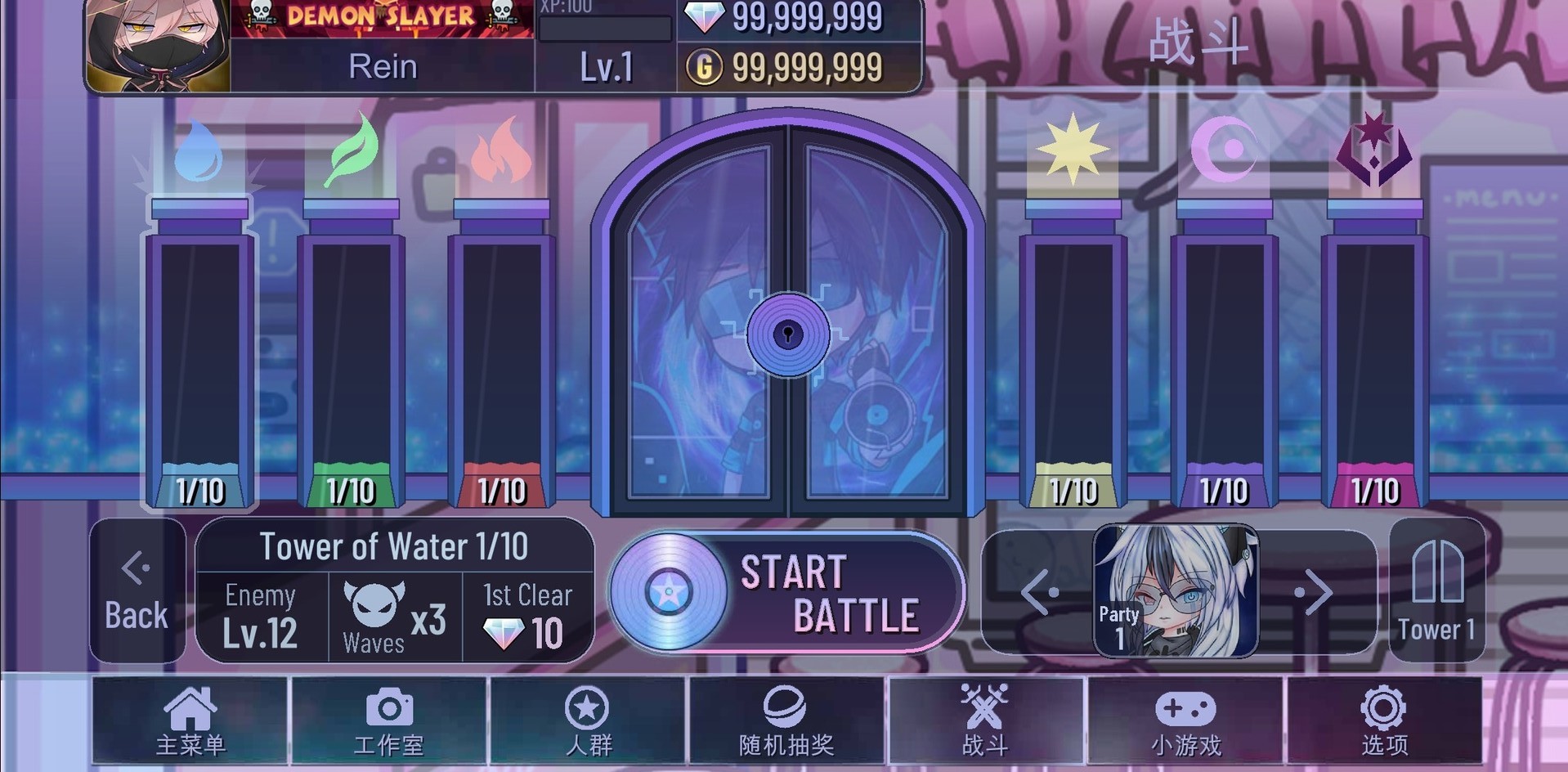1568x772 pixels.
Task: Choose the green leaf wind tower
Action: tap(351, 352)
